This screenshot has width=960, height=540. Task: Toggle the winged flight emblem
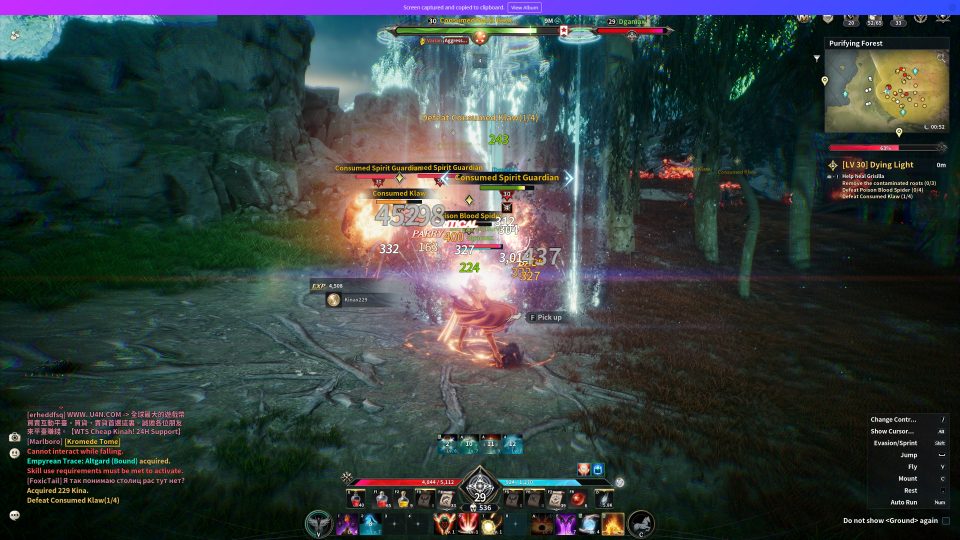(x=319, y=523)
